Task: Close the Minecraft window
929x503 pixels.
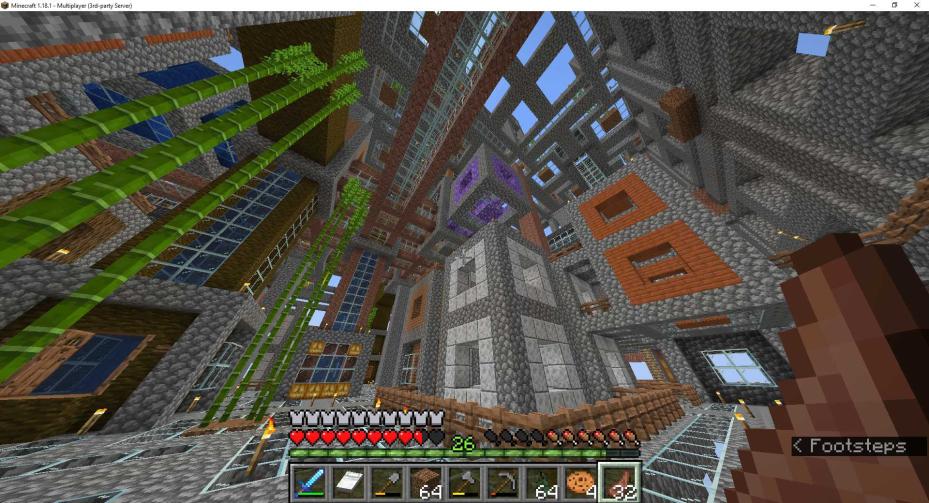Action: pos(916,5)
